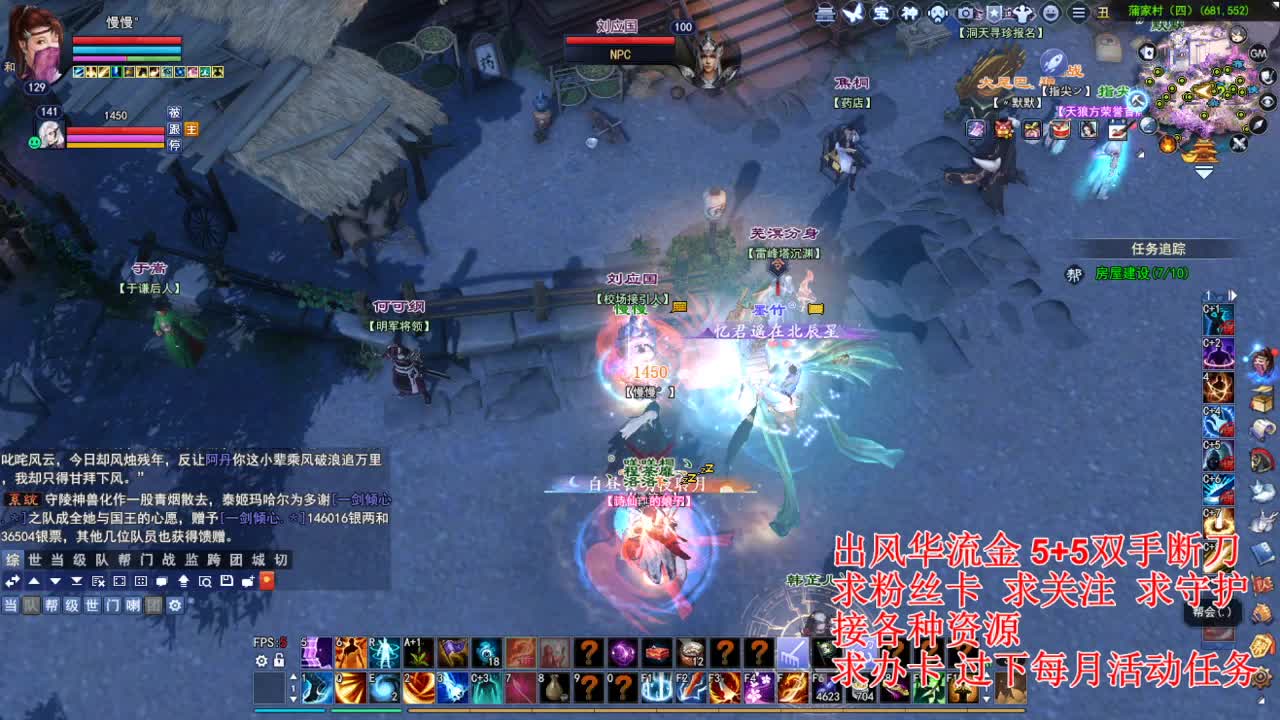Switch to the 战 battle chat tab

pos(171,560)
